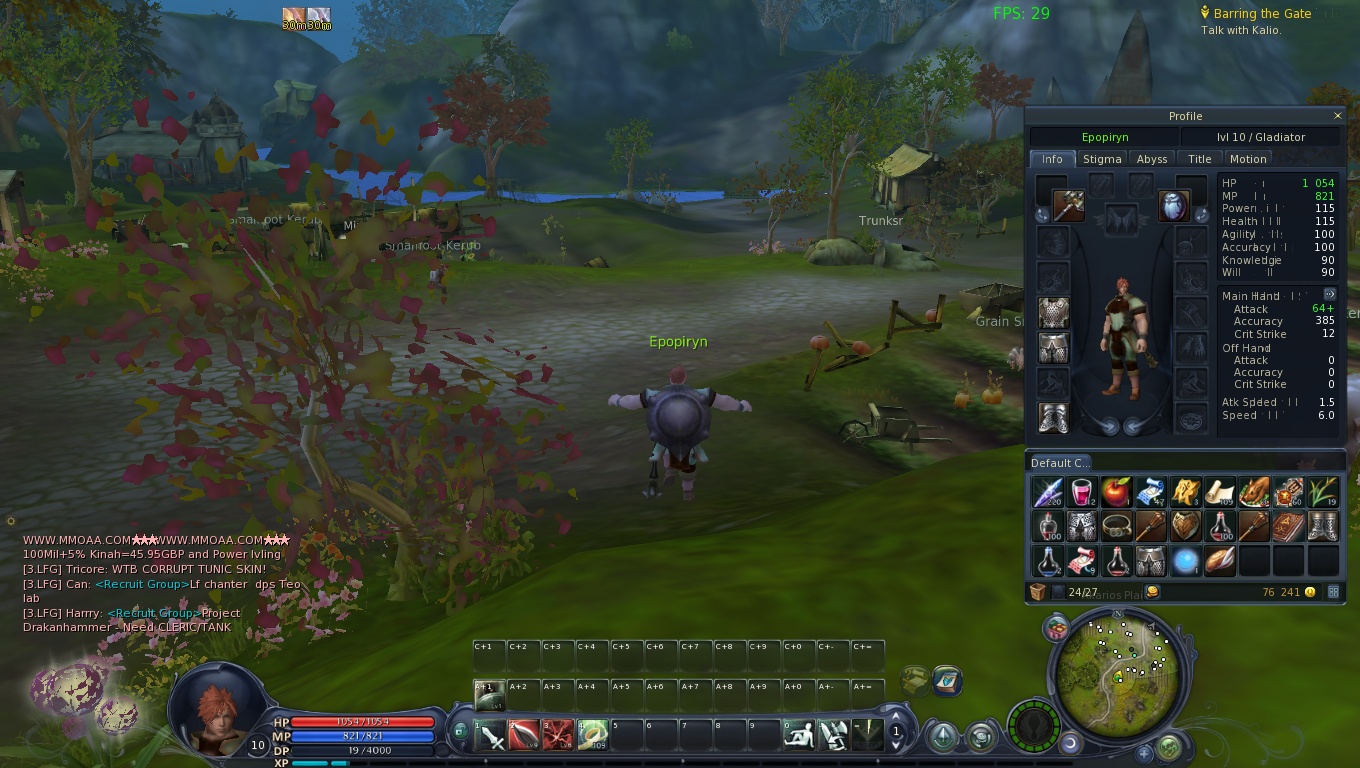Show the Motion tab
The width and height of the screenshot is (1360, 768).
tap(1248, 159)
